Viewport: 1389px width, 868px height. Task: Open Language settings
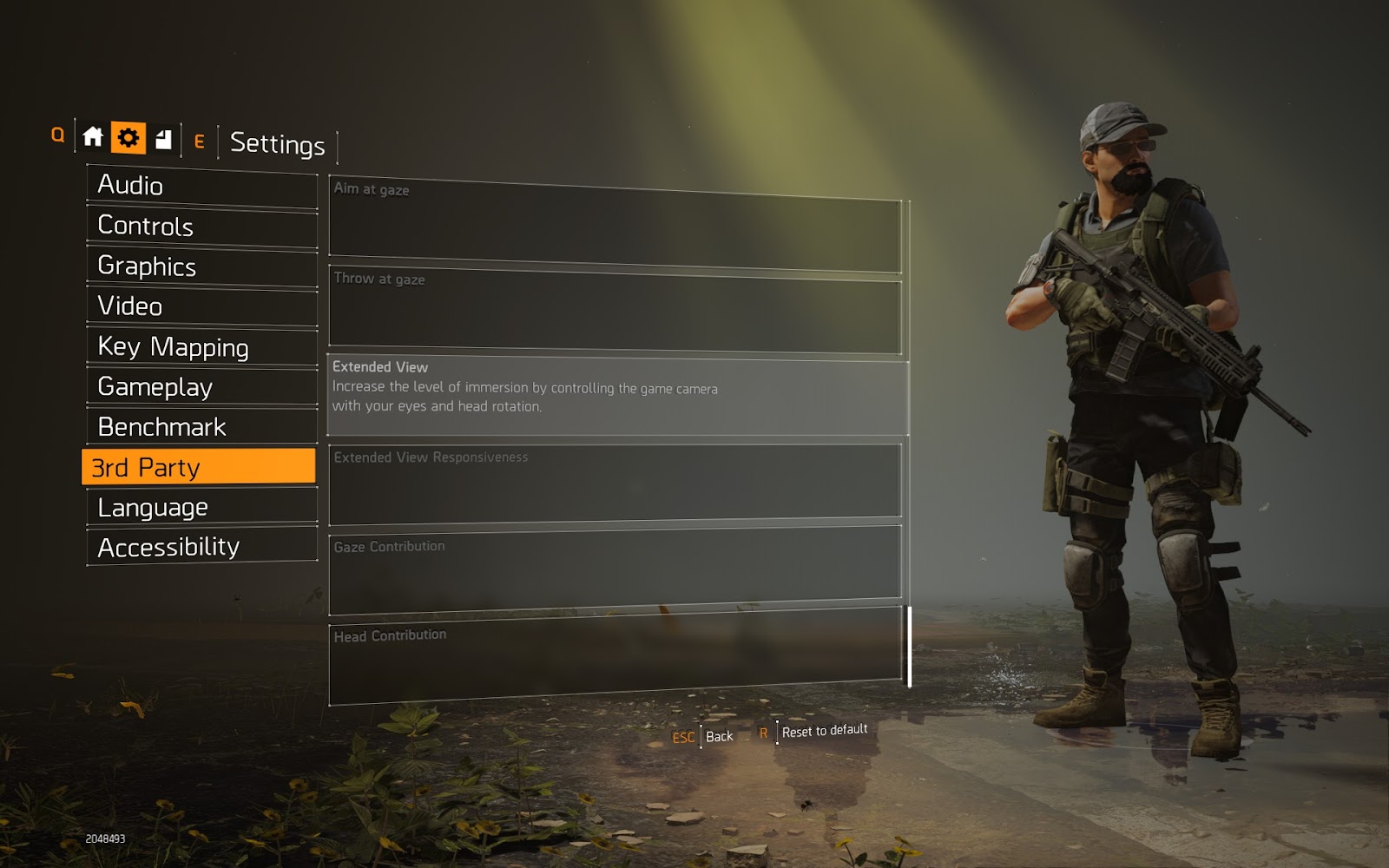pos(201,507)
